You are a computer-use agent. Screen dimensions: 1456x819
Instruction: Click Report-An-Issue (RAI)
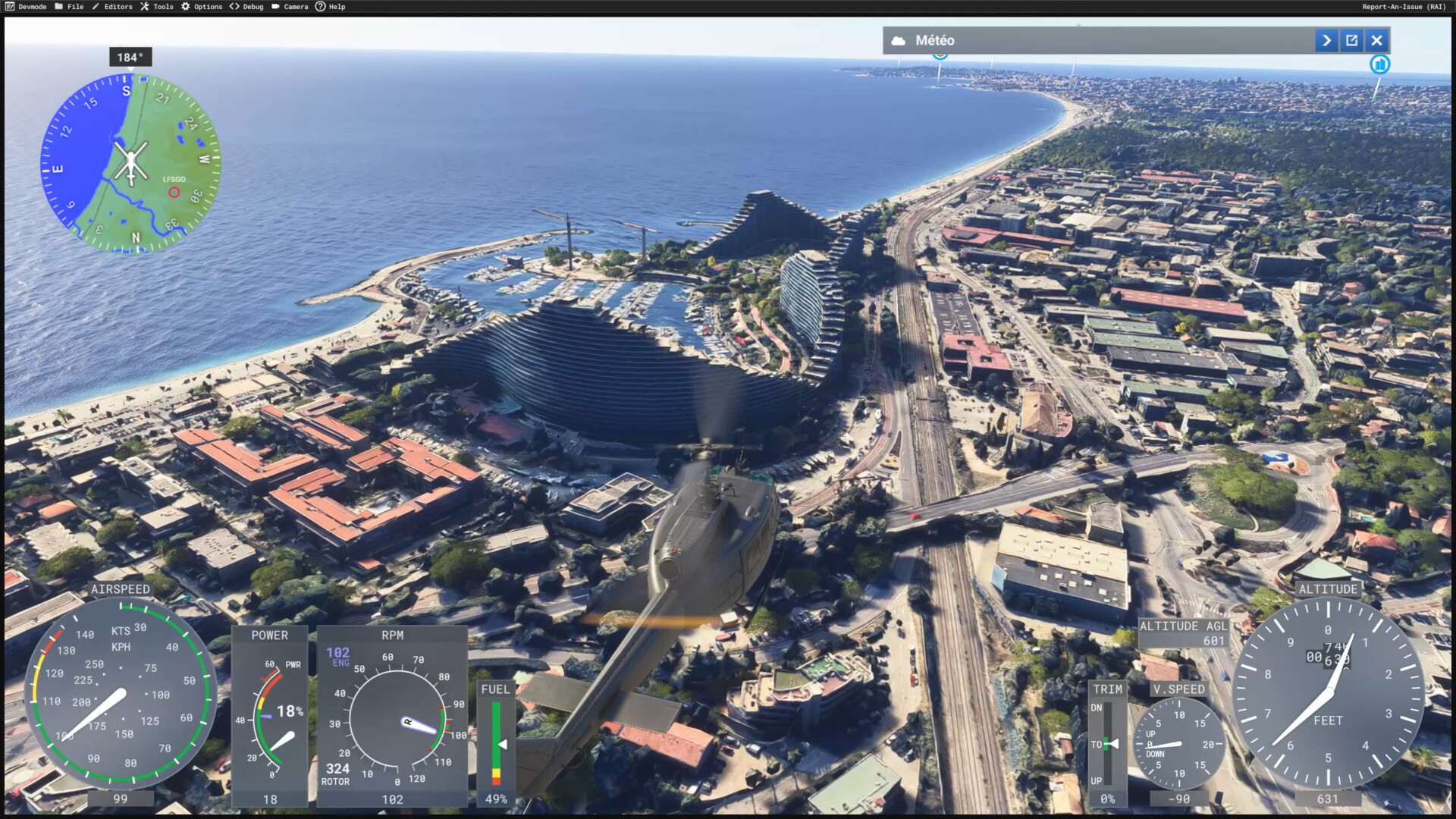click(1404, 7)
